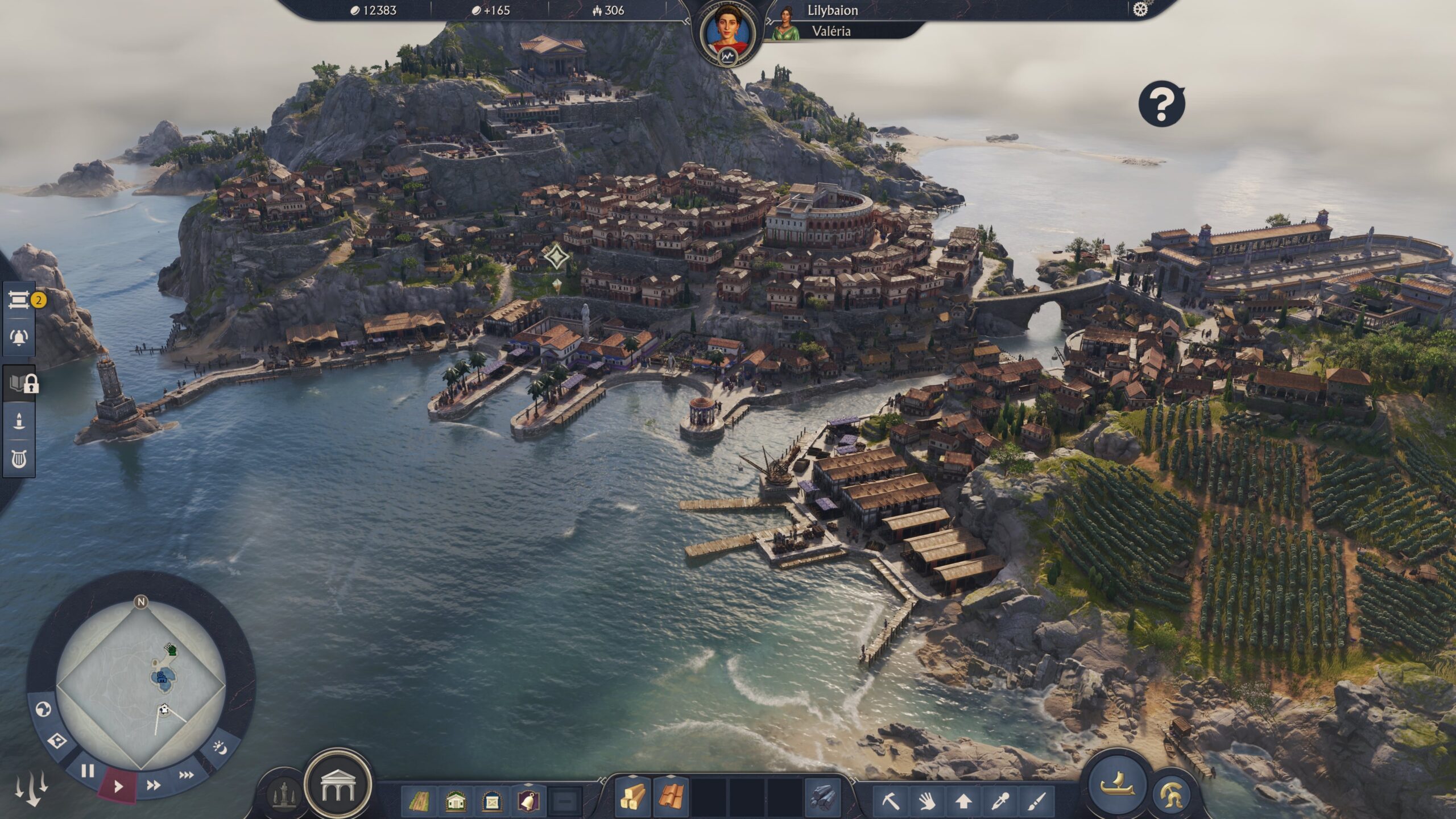
Task: Activate the pickaxe demolish tool
Action: pyautogui.click(x=891, y=801)
